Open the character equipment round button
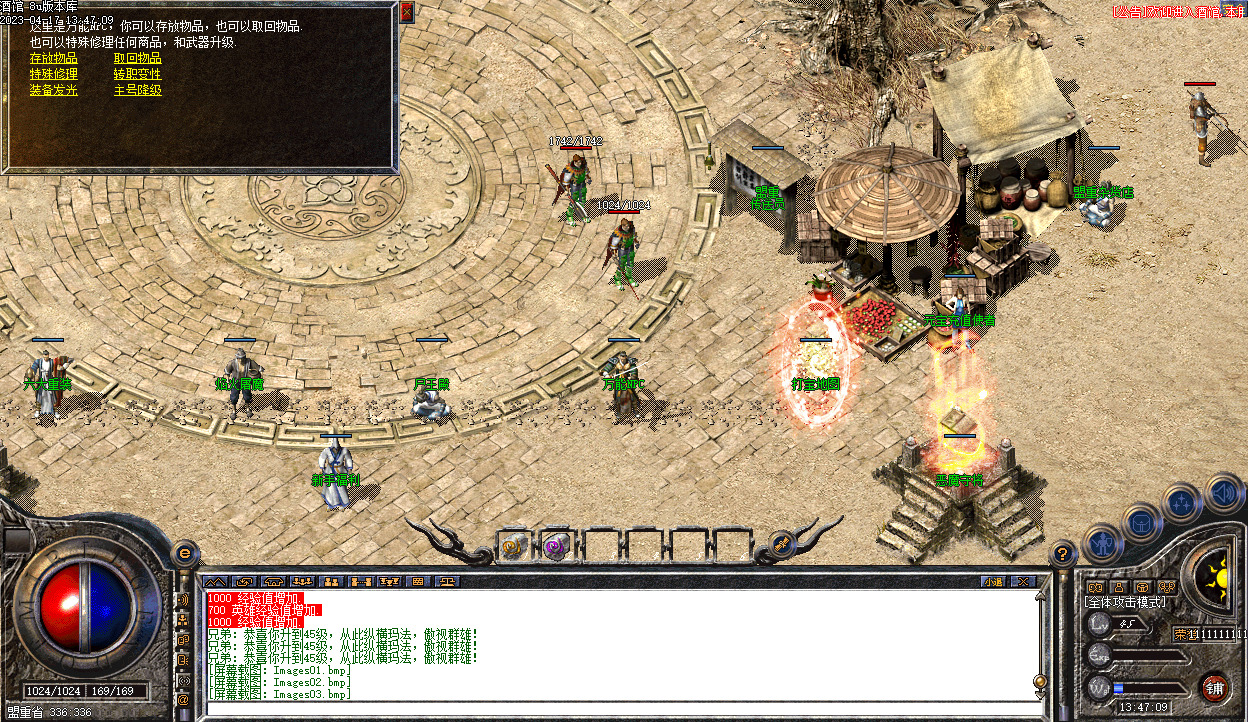The image size is (1248, 722). click(x=1101, y=544)
